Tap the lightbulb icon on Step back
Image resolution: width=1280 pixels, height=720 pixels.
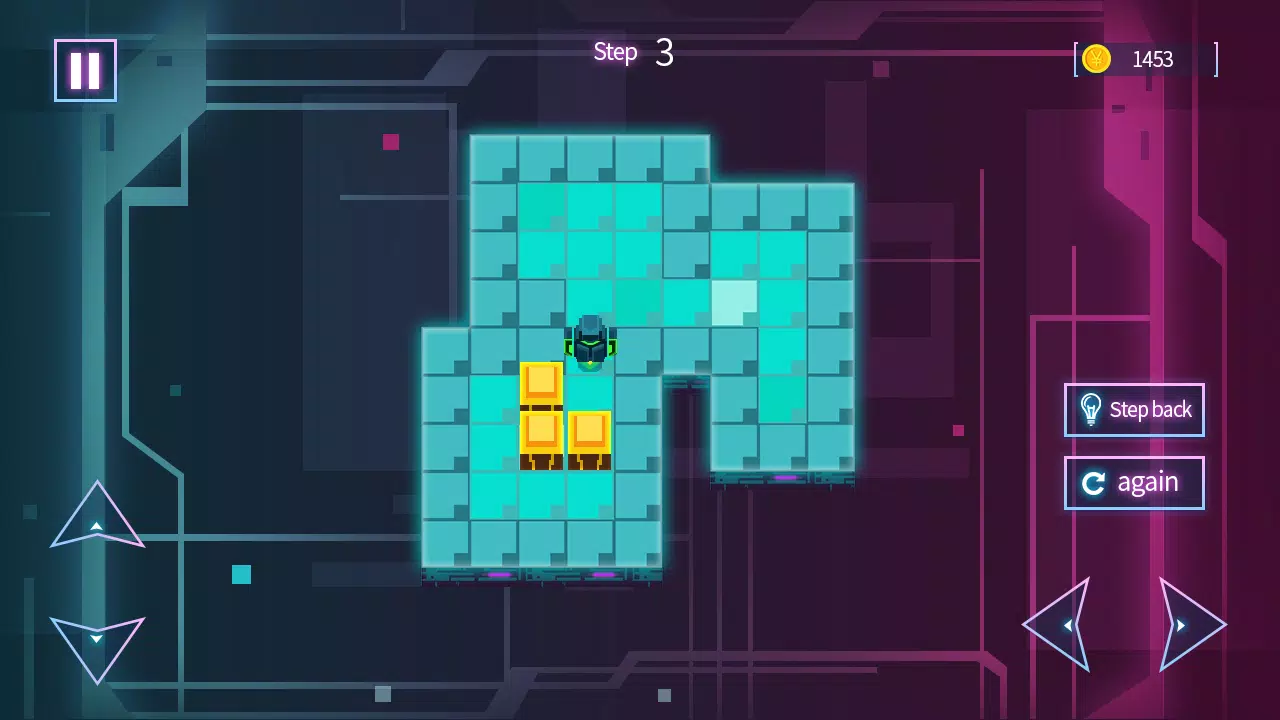[1090, 410]
